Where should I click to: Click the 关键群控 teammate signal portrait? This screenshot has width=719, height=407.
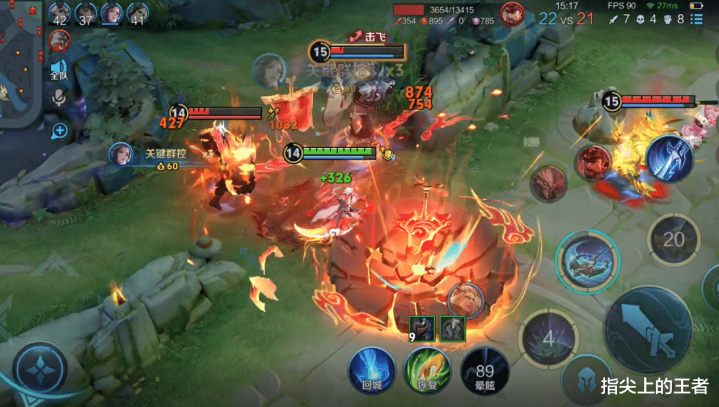point(121,153)
